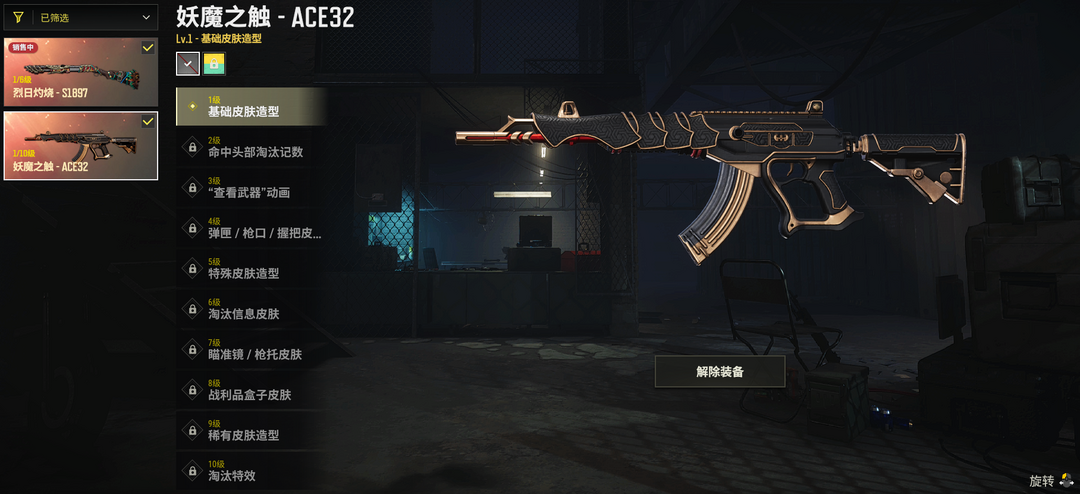Select level 9 稀有皮肤造型
Viewport: 1080px width, 494px height.
point(251,431)
